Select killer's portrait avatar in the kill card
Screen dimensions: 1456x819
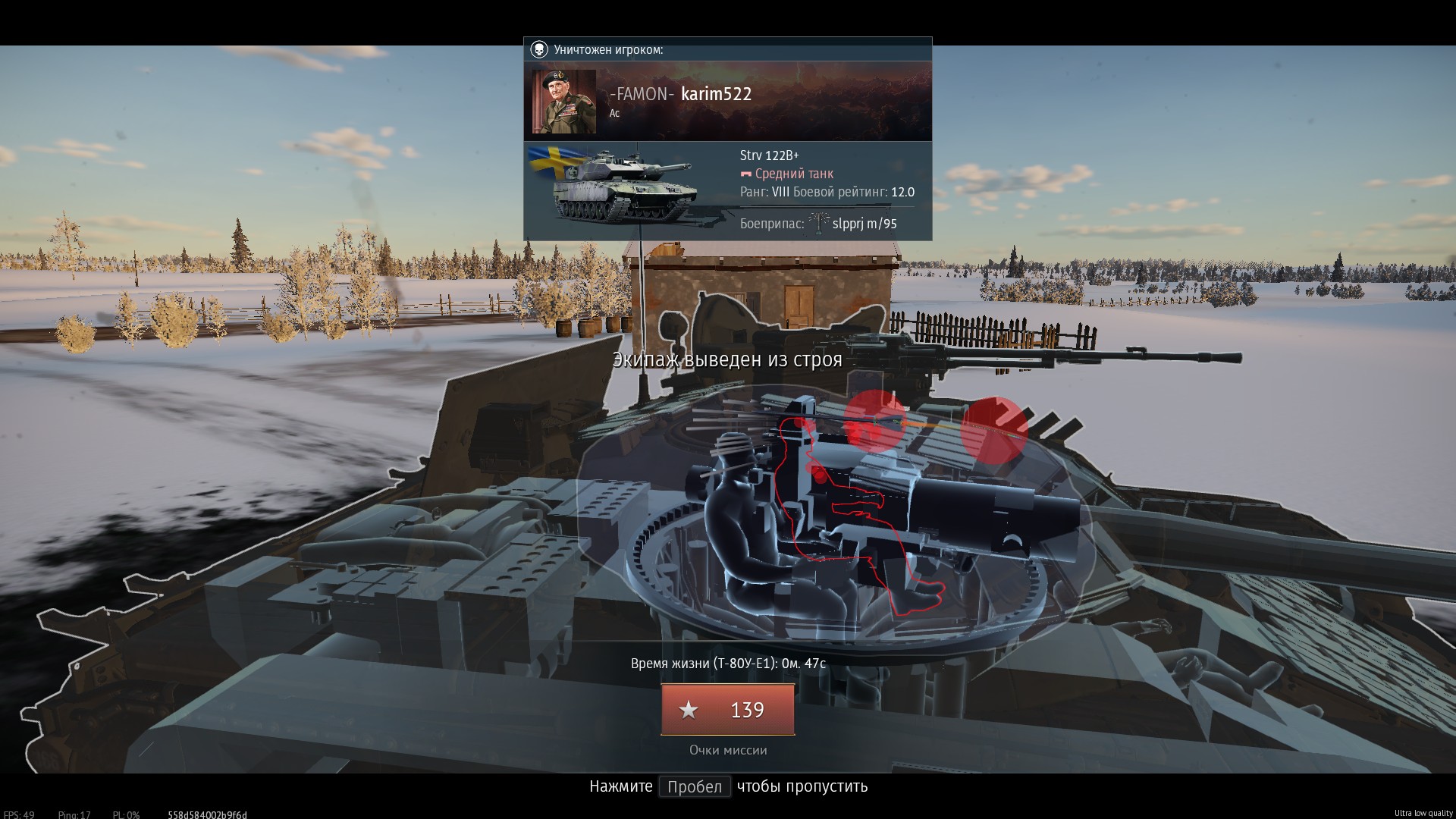(x=563, y=102)
